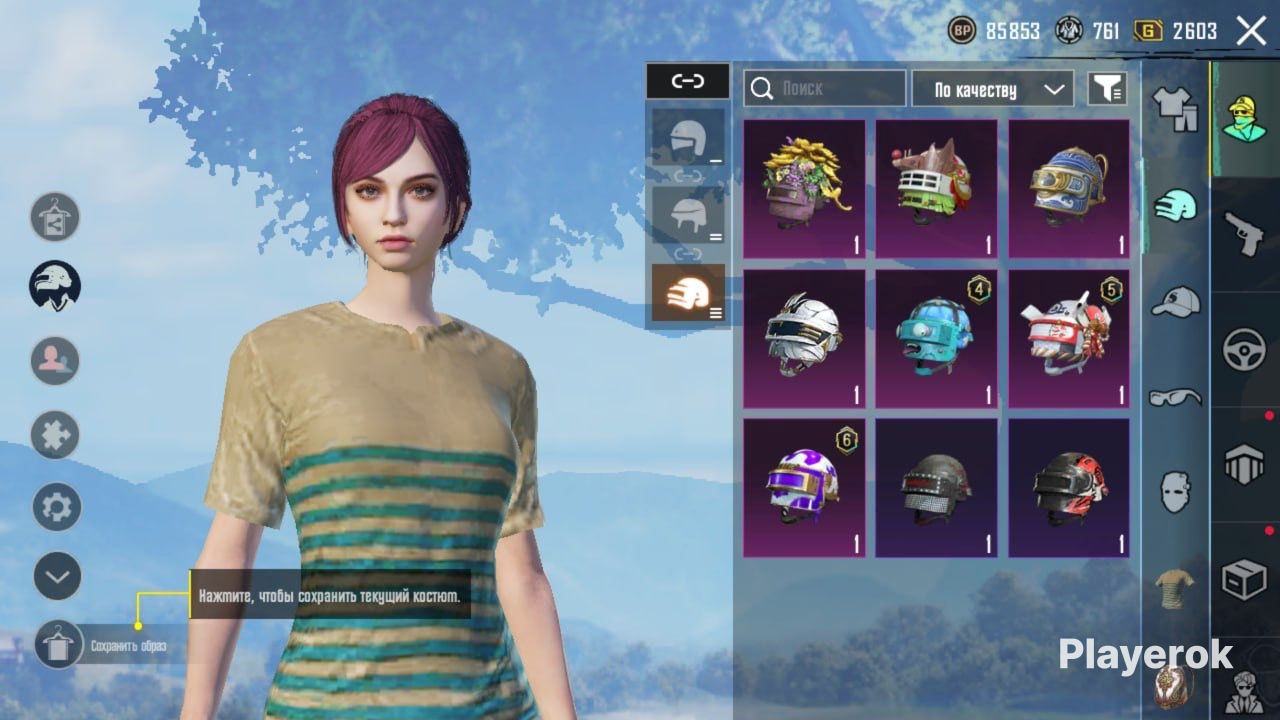The image size is (1280, 720).
Task: Switch to the pistol weapons tab
Action: pyautogui.click(x=1245, y=235)
